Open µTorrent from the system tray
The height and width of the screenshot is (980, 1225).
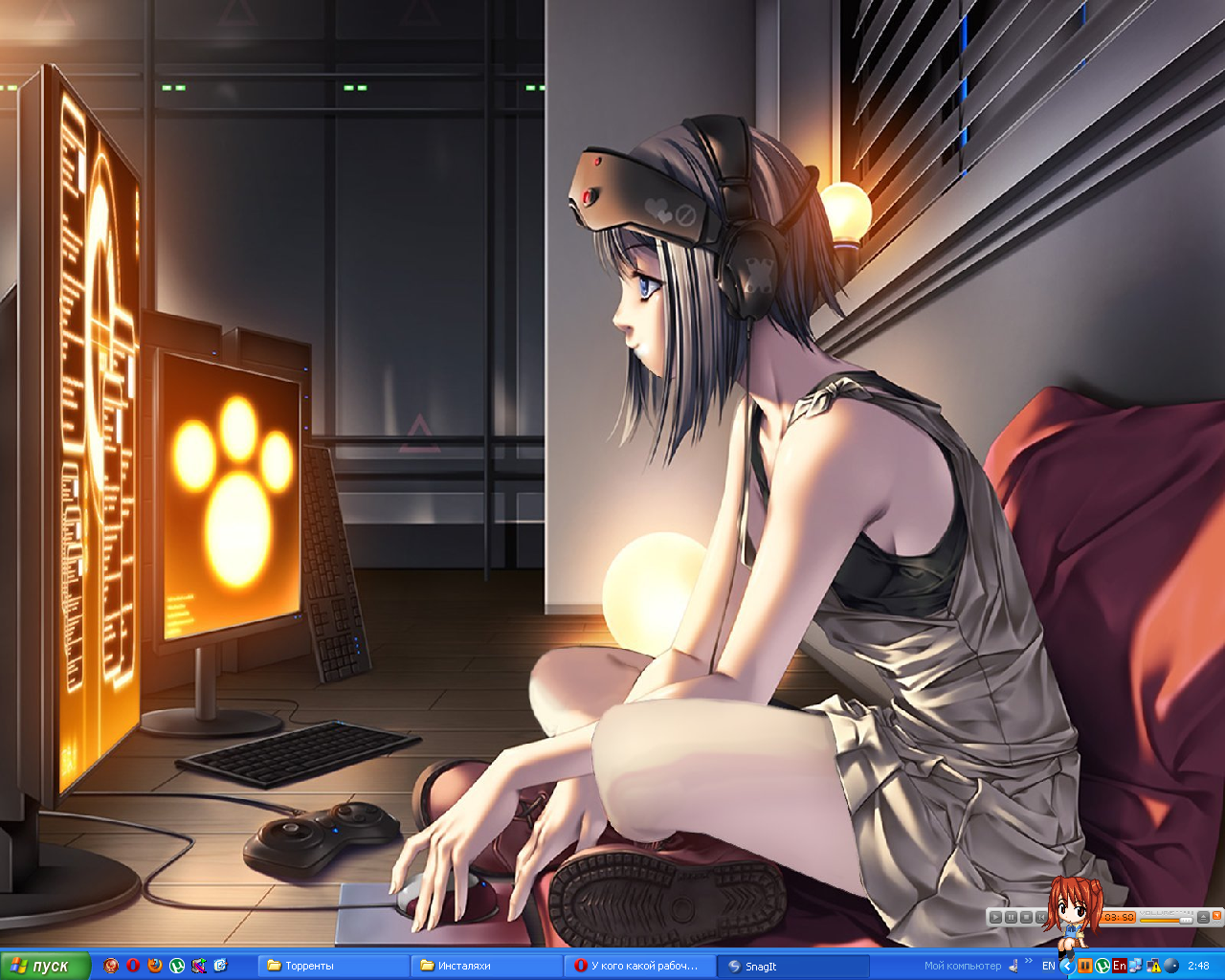tap(1102, 966)
